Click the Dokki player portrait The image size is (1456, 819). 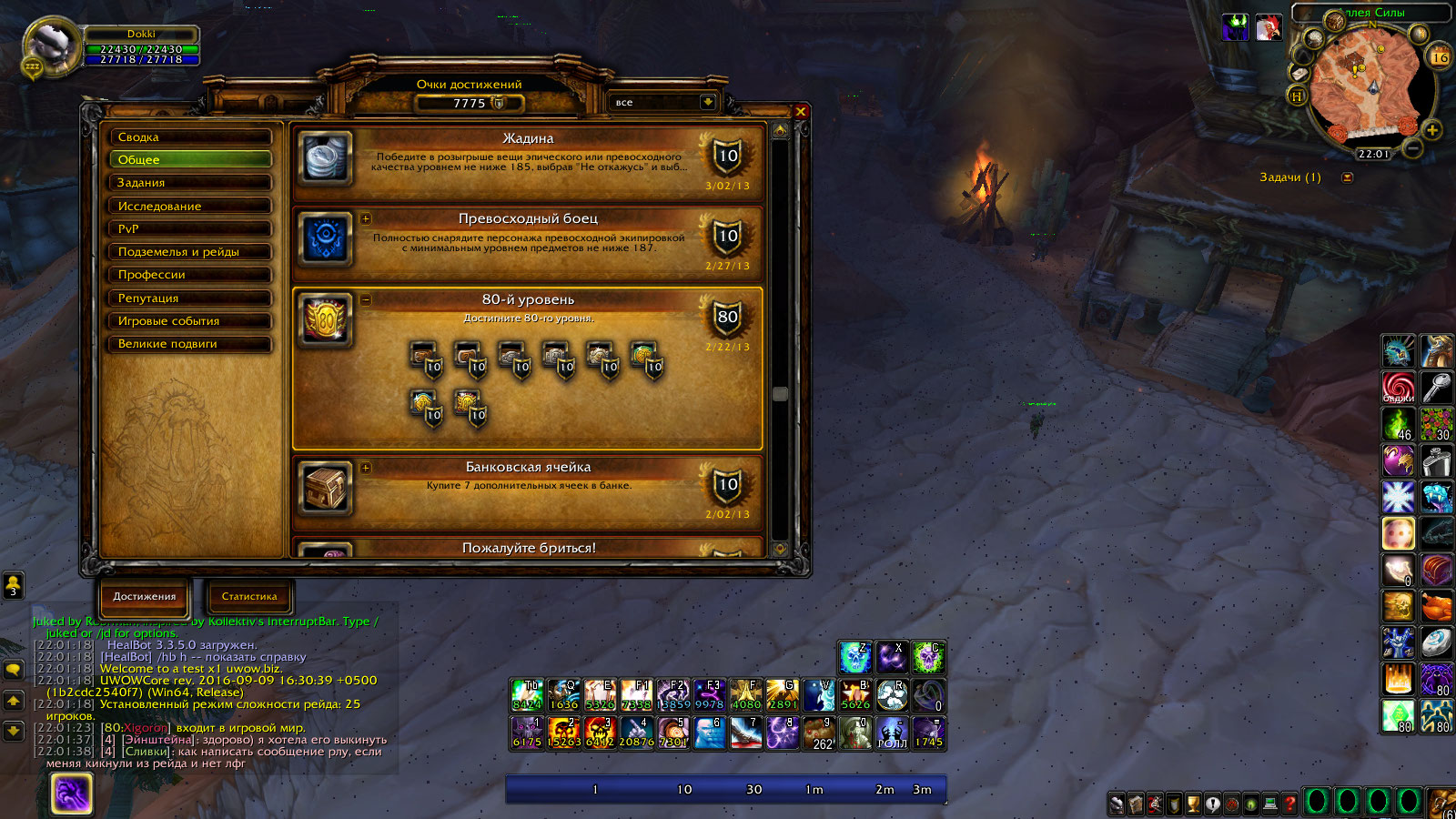(52, 45)
